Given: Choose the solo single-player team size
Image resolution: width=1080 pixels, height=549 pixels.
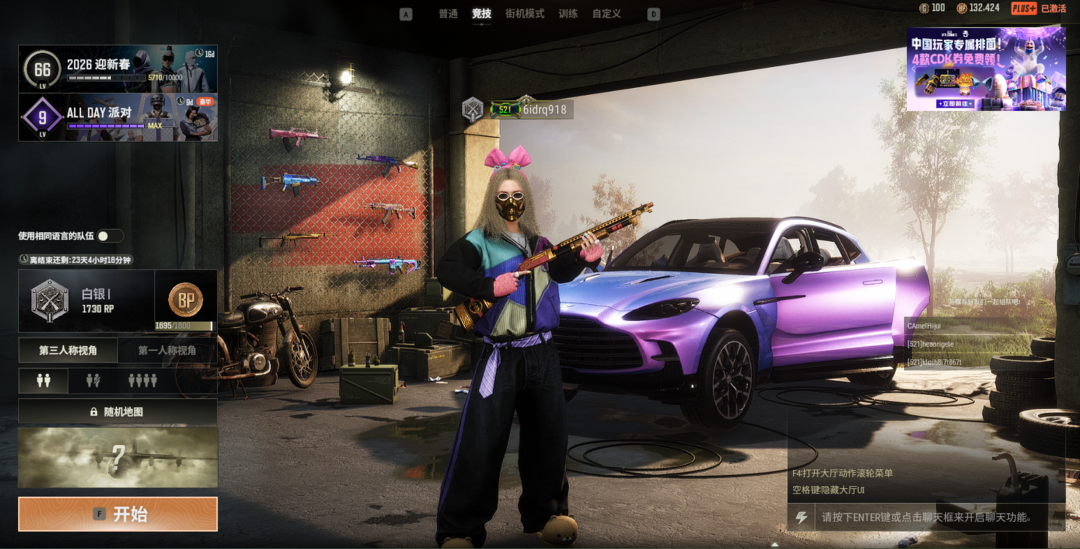Looking at the screenshot, I should point(43,381).
